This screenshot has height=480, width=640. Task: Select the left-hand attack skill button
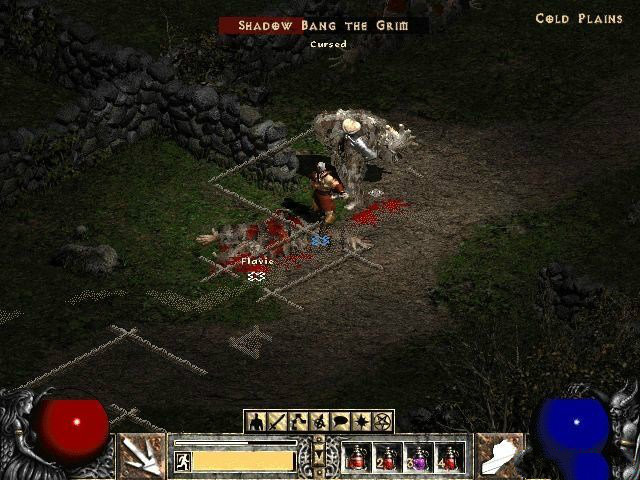pos(142,456)
